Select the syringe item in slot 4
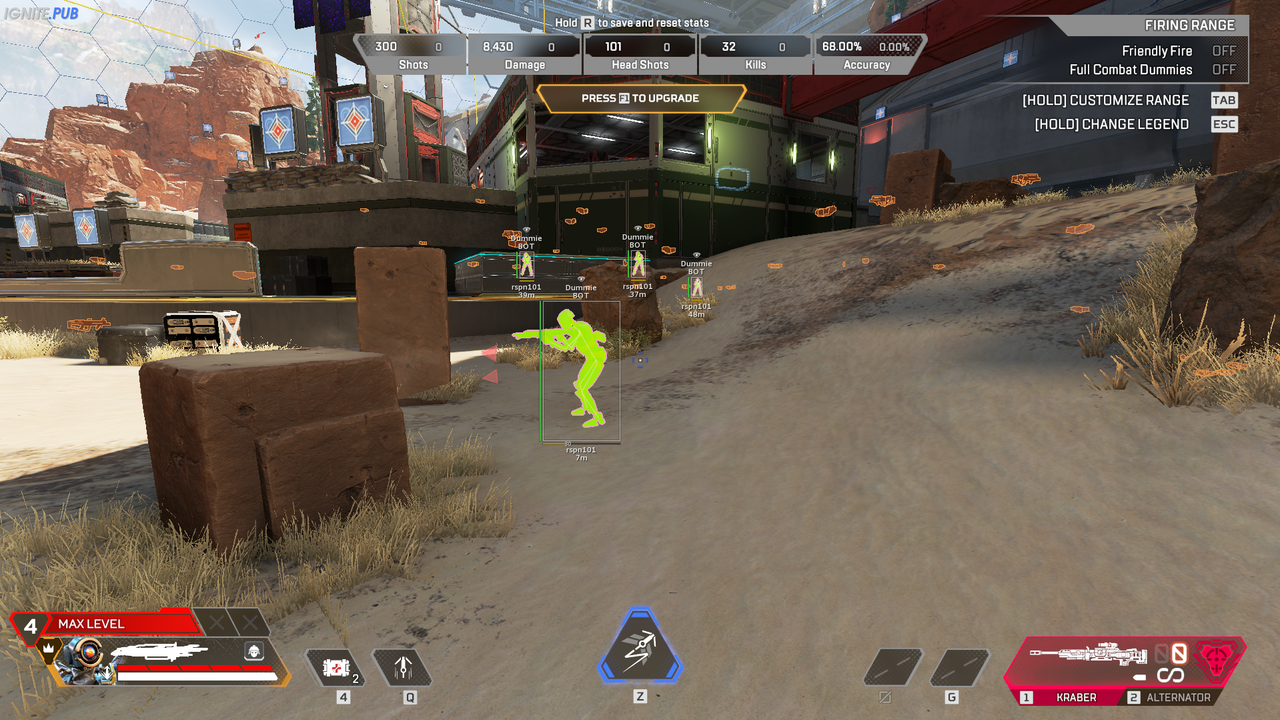Screen dimensions: 1280x720 click(x=335, y=666)
